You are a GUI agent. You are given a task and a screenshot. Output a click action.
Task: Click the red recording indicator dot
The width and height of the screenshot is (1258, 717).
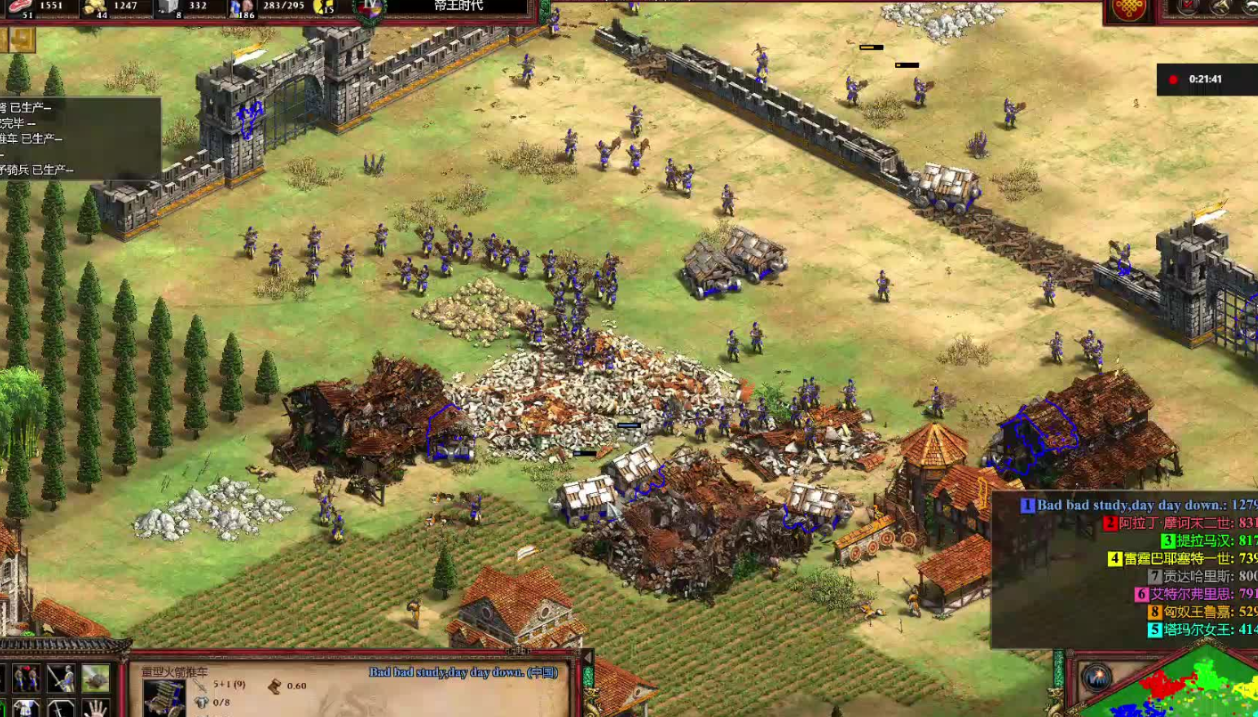(1173, 79)
